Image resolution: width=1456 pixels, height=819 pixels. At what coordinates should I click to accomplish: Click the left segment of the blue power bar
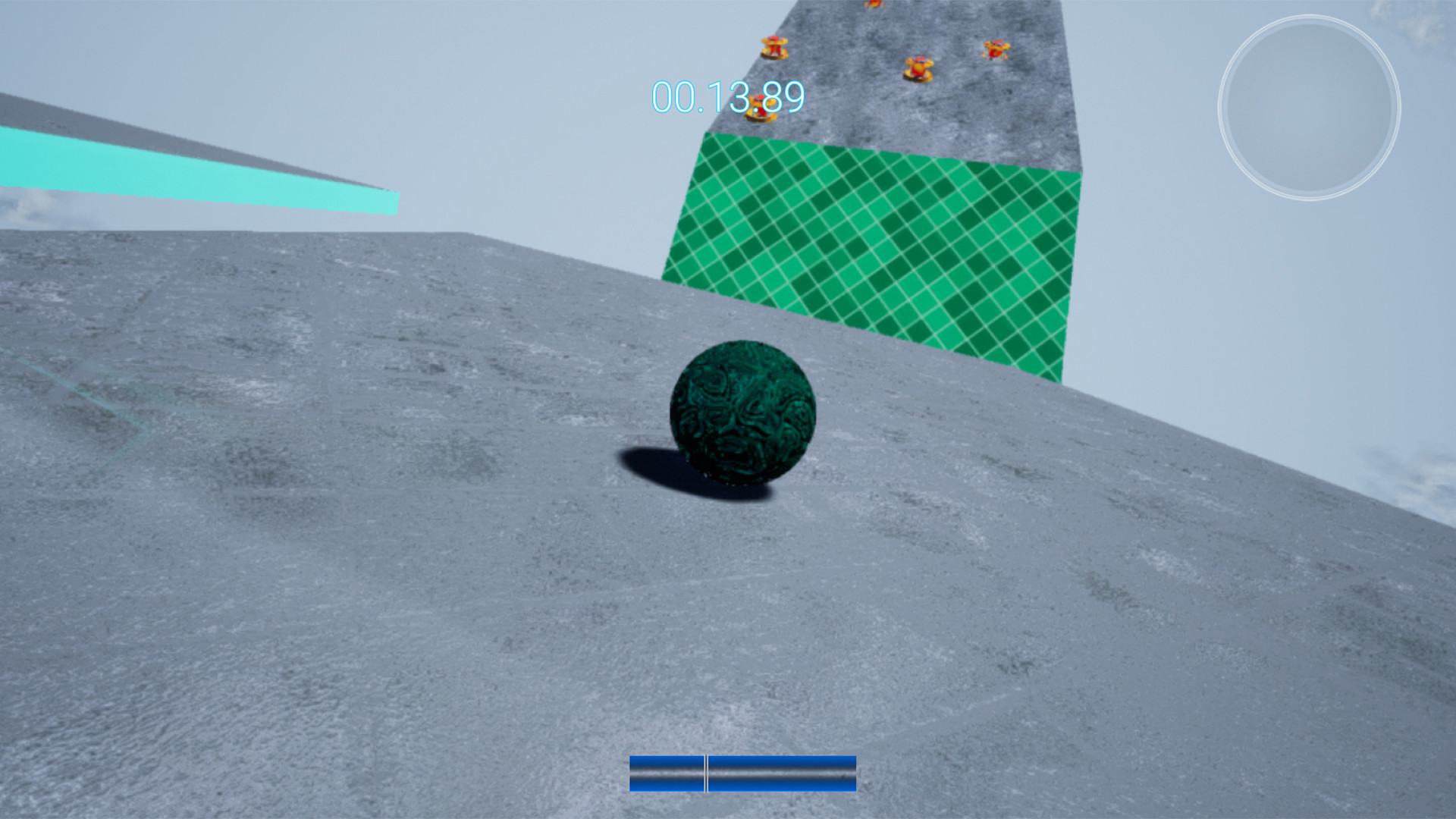click(x=667, y=775)
